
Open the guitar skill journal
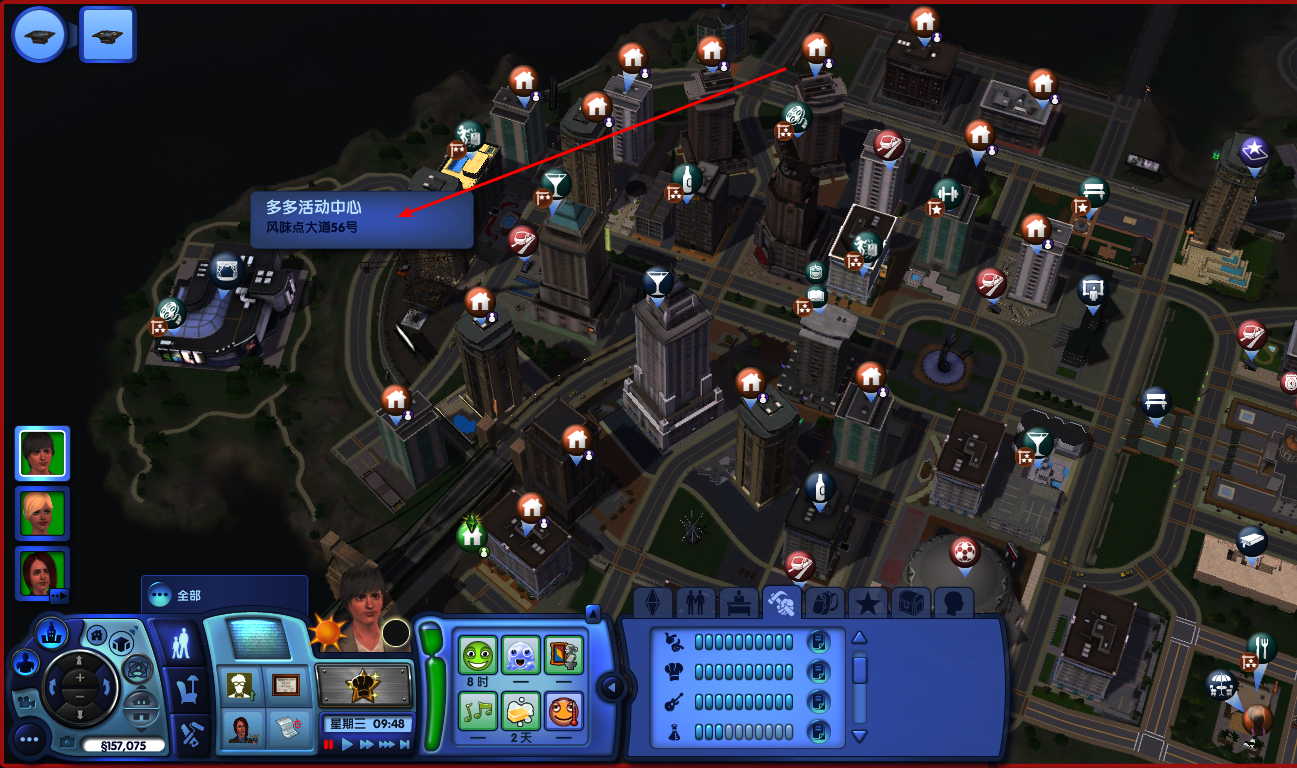click(x=819, y=701)
